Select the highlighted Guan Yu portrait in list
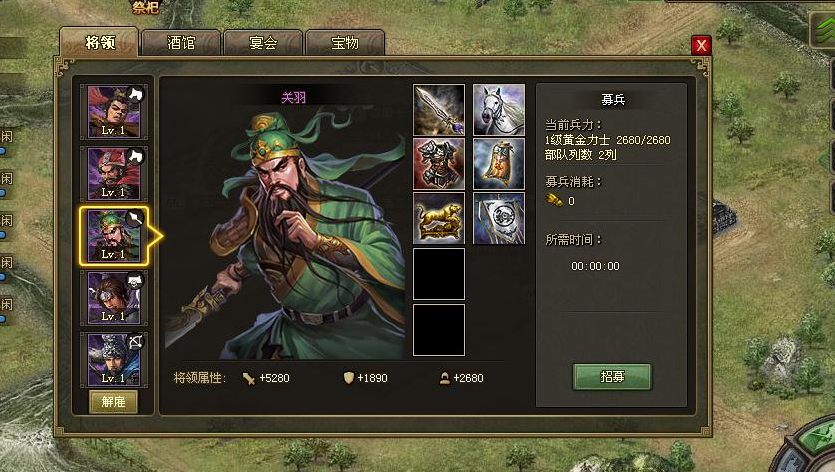This screenshot has width=835, height=472. coord(113,235)
